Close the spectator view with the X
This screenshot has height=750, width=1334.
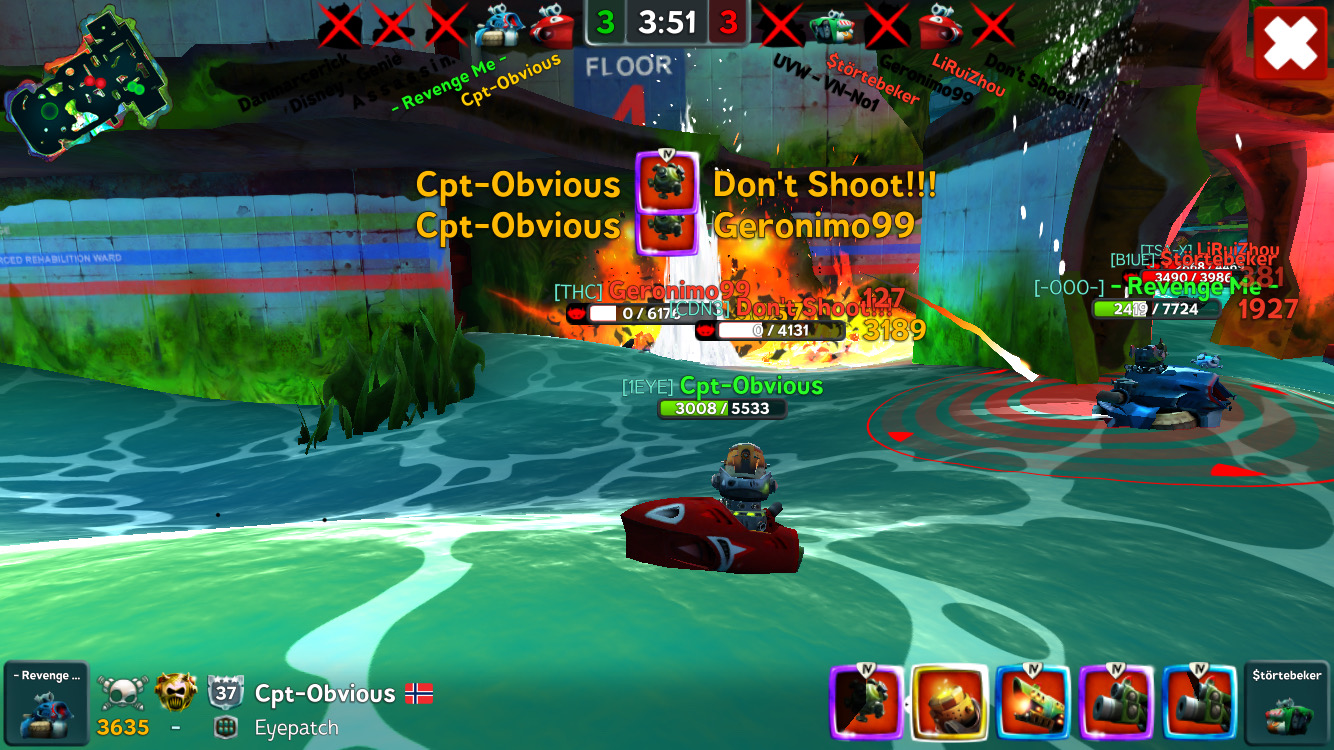tap(1290, 44)
